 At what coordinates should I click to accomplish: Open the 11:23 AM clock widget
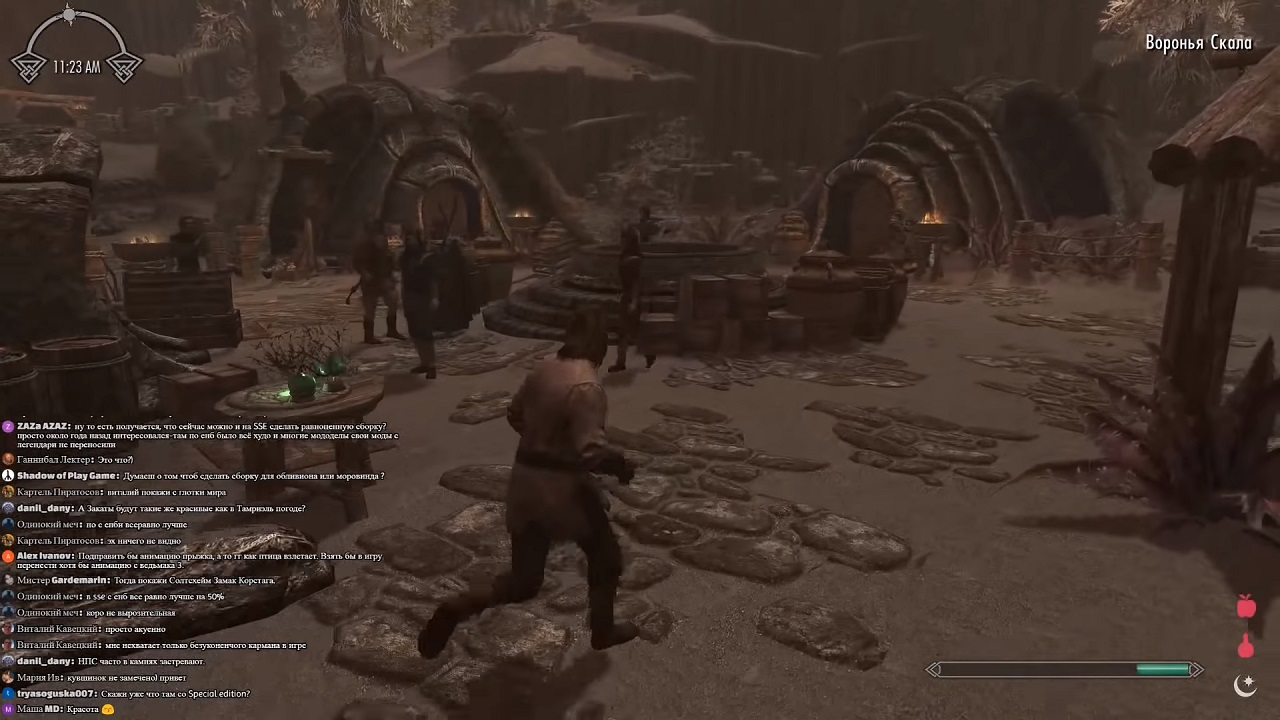click(x=76, y=67)
